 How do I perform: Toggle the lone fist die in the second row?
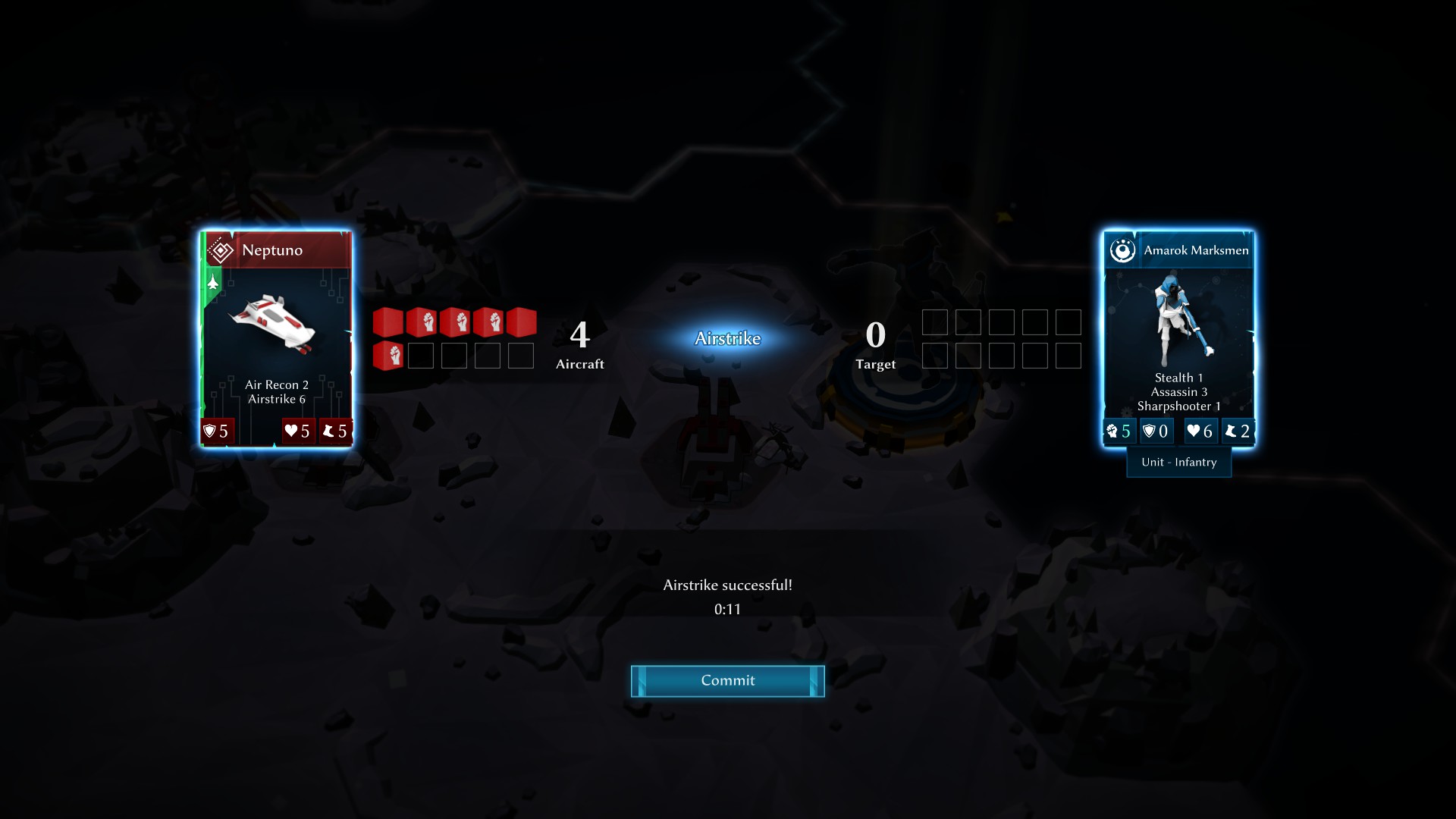pos(388,354)
